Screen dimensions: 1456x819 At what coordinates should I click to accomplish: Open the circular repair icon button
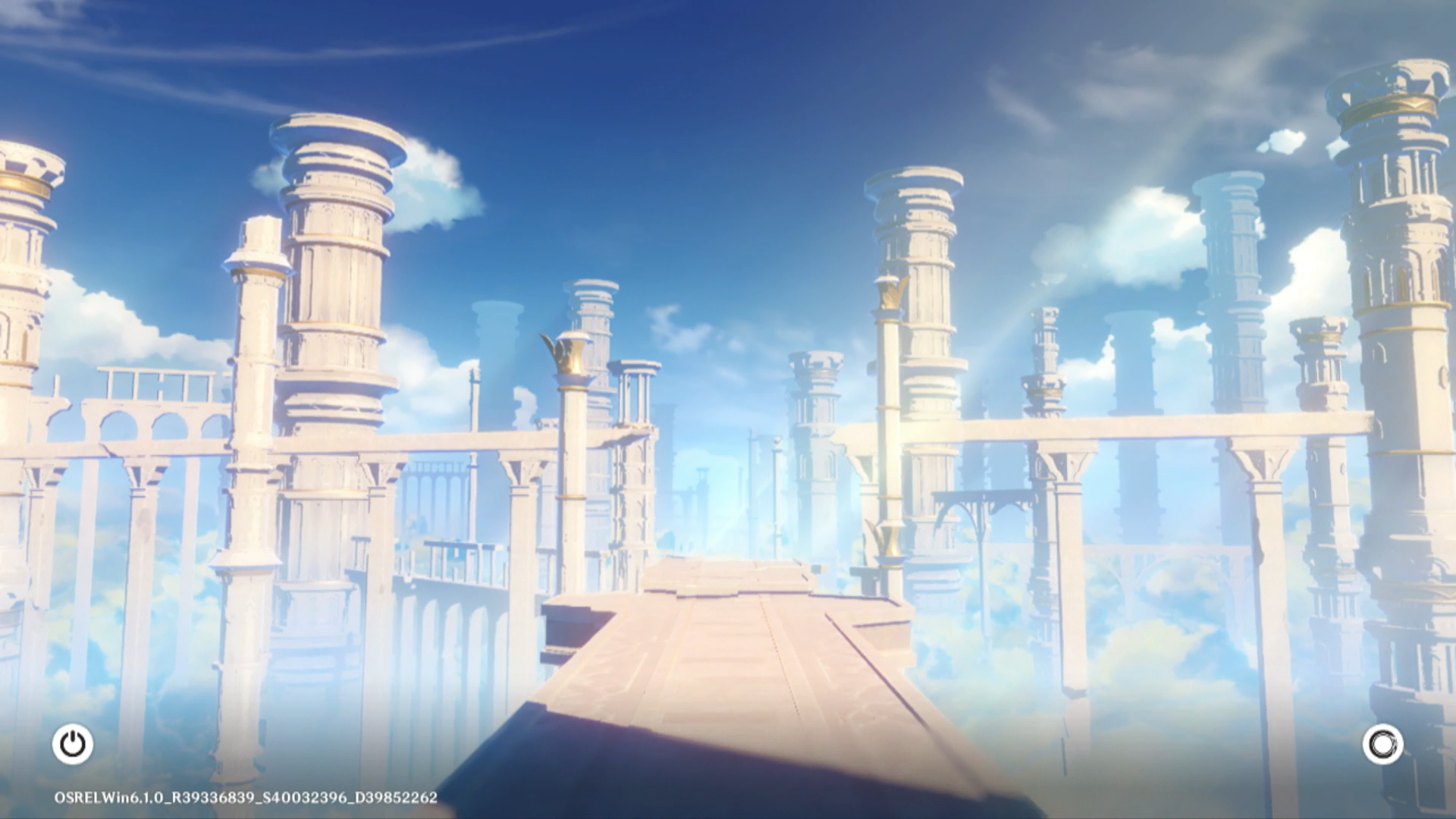pos(1382,744)
